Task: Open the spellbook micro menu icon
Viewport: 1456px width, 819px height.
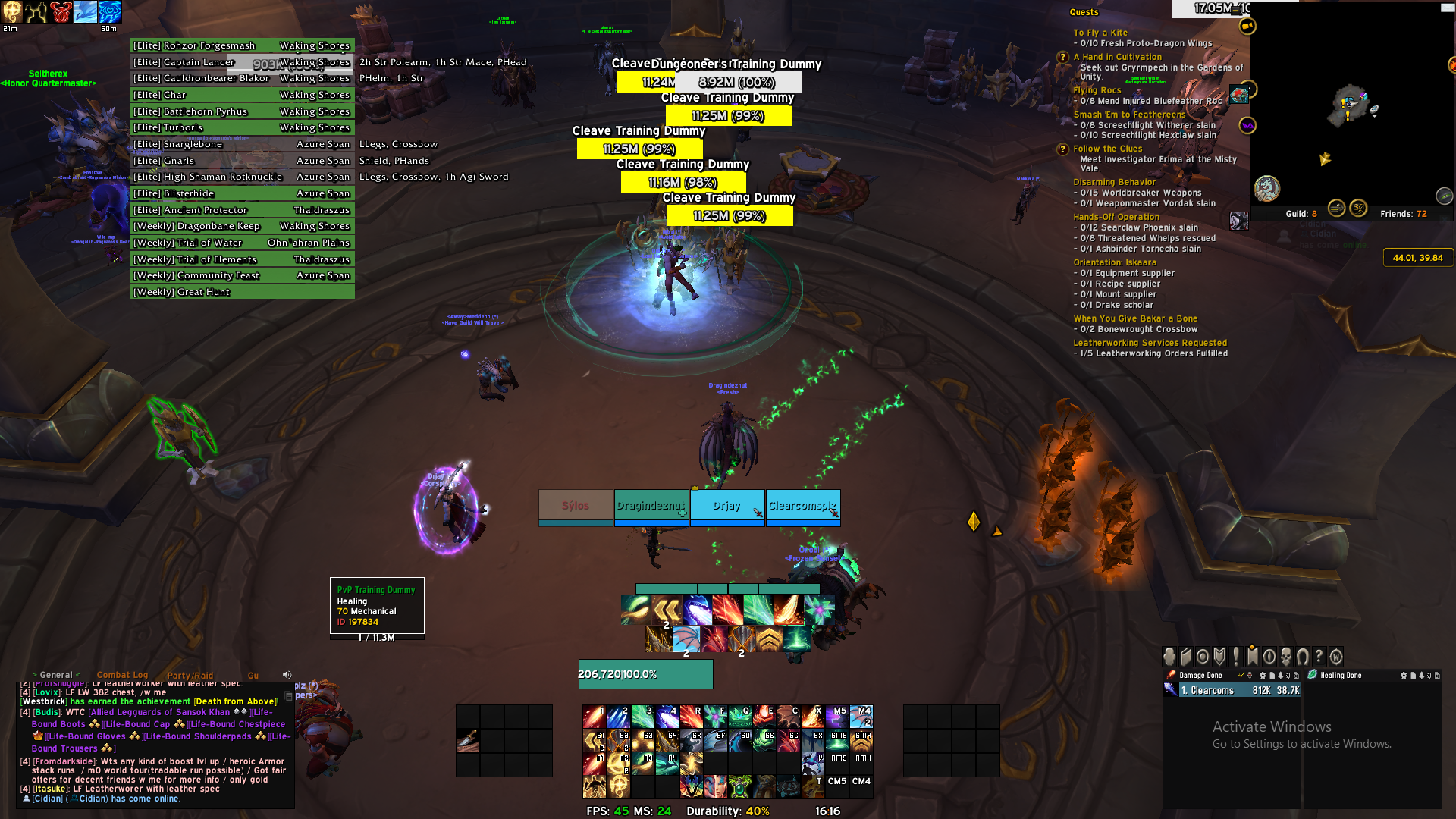Action: point(1186,657)
